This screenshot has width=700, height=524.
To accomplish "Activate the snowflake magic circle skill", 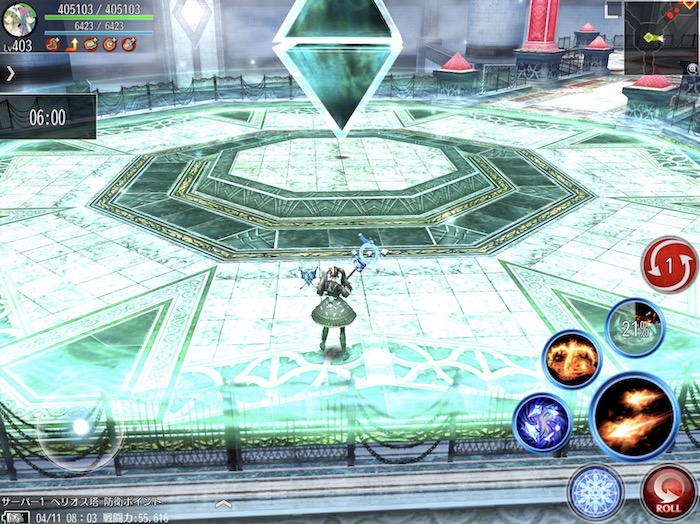I will click(x=596, y=492).
